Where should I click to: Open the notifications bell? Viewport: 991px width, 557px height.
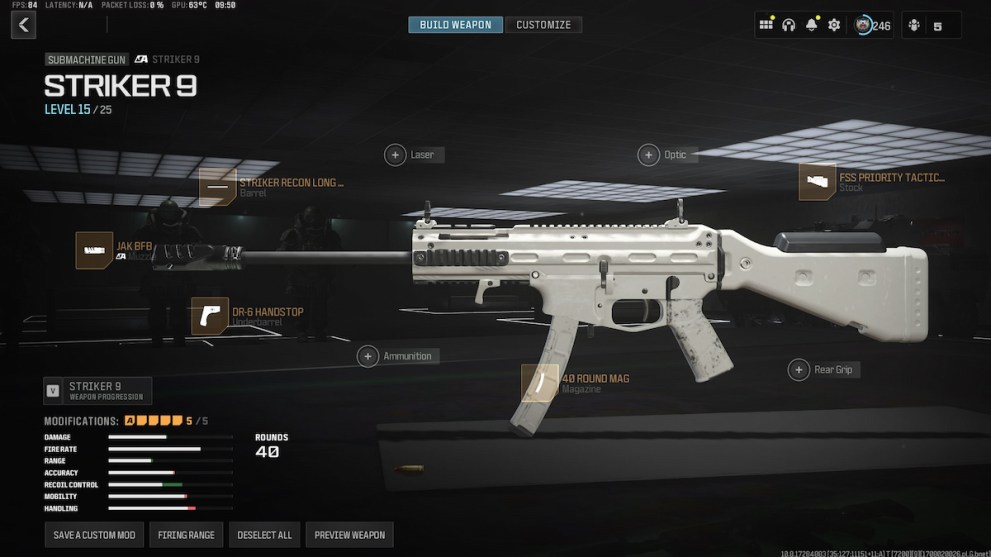point(811,25)
